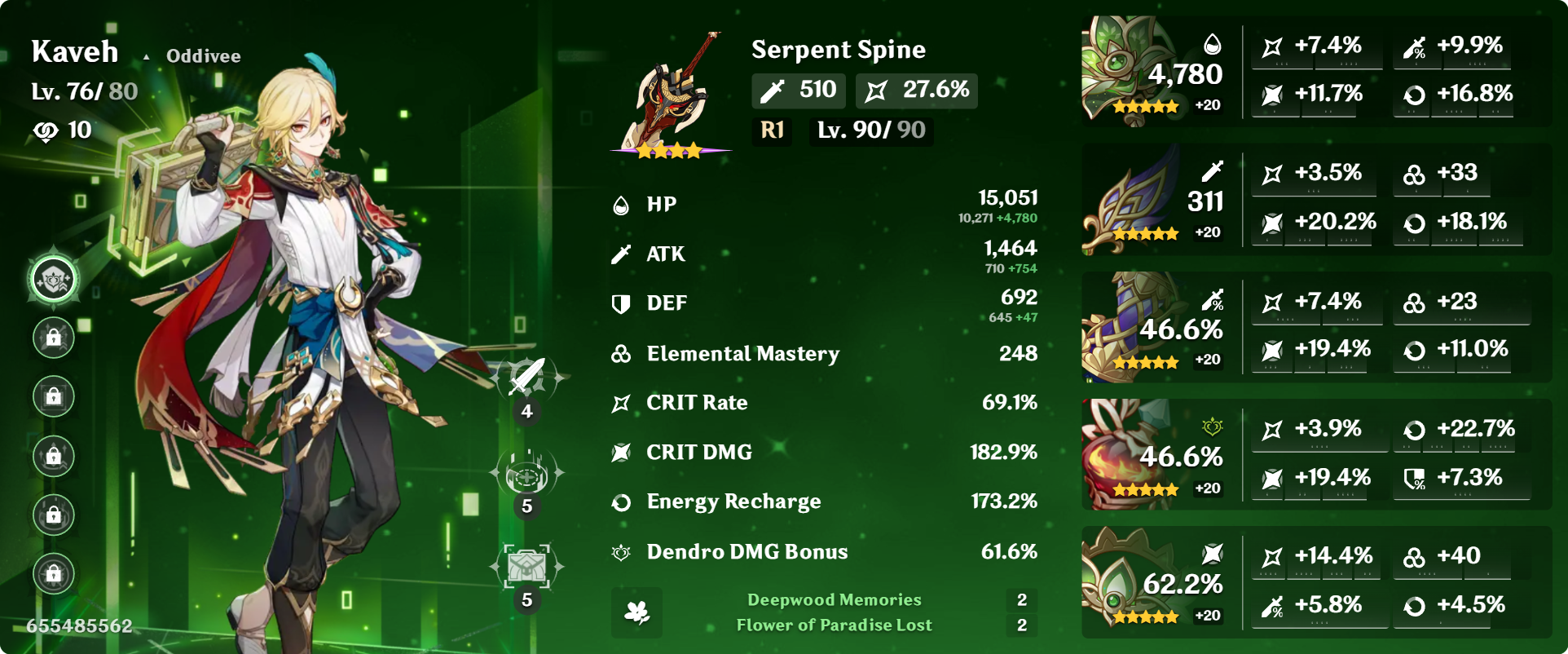The width and height of the screenshot is (1568, 654).
Task: Click the player name Oddivee
Action: point(202,55)
